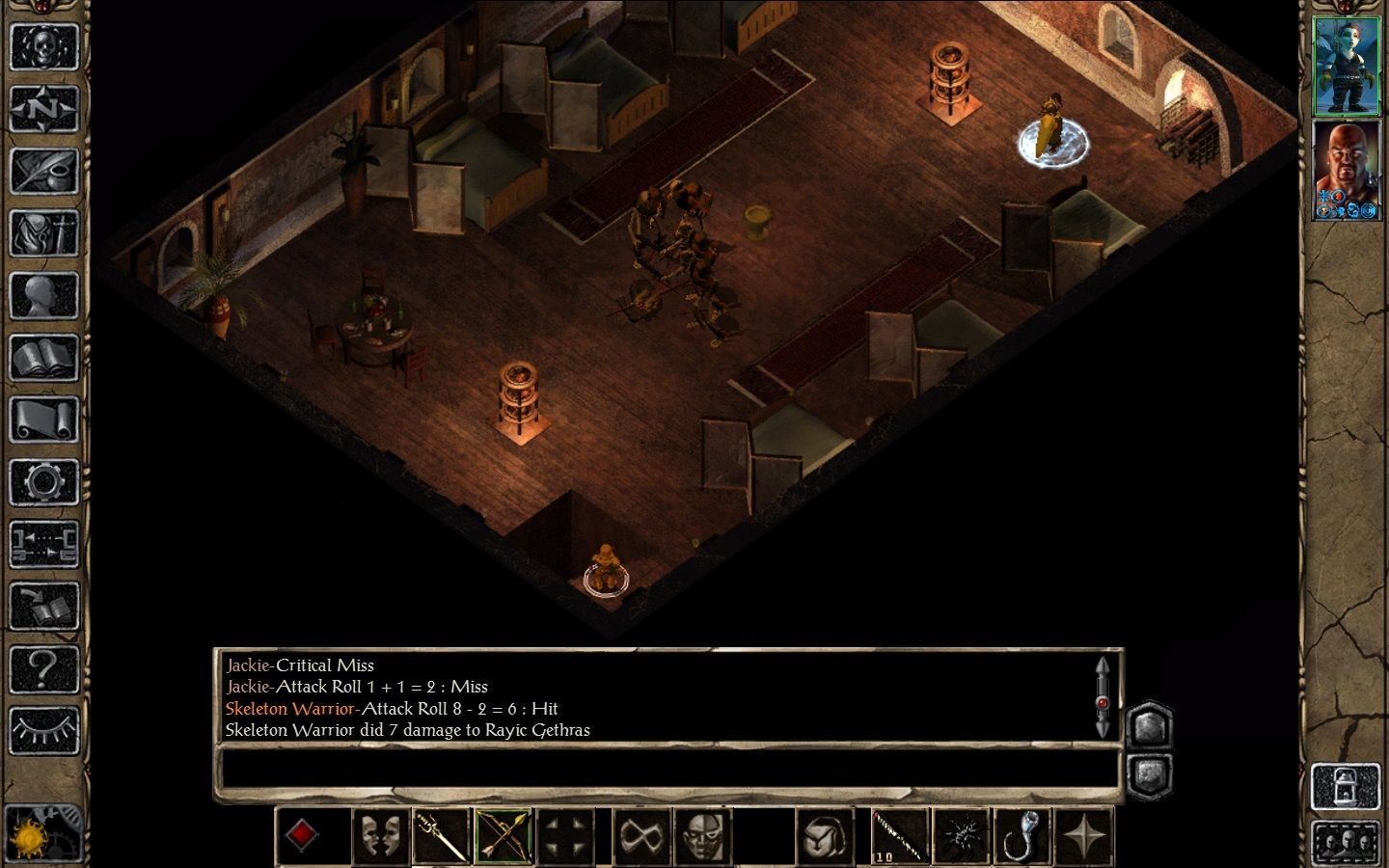Toggle the closed-eye hide interface button

point(43,732)
